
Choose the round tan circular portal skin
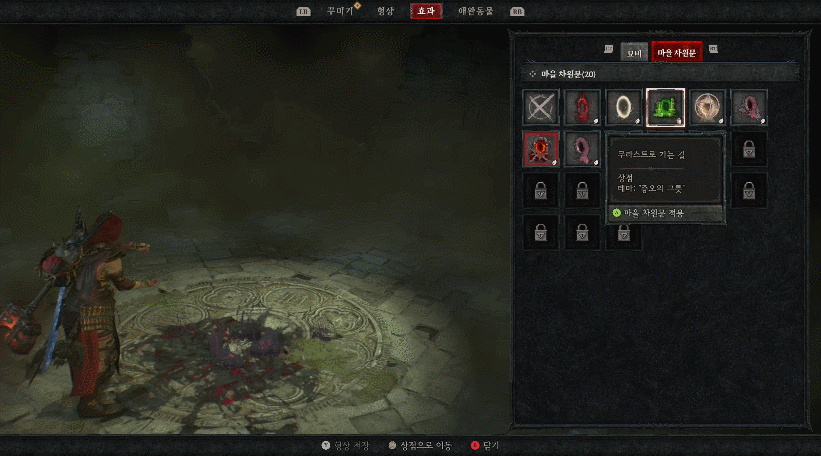click(x=707, y=107)
